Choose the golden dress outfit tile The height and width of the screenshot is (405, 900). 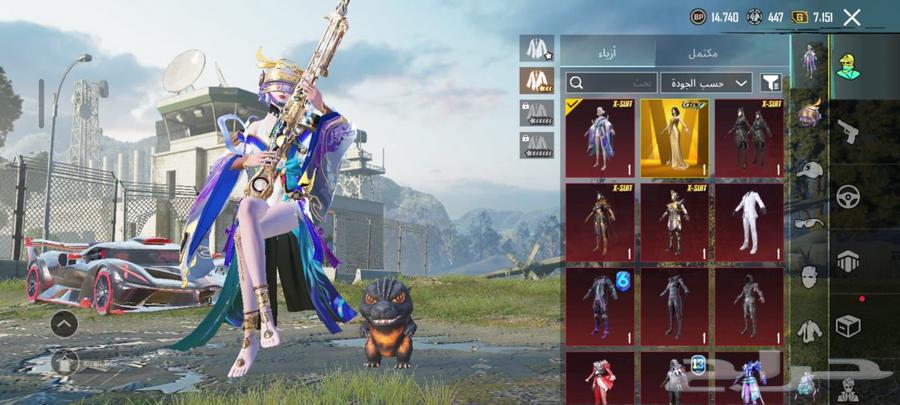pyautogui.click(x=674, y=137)
